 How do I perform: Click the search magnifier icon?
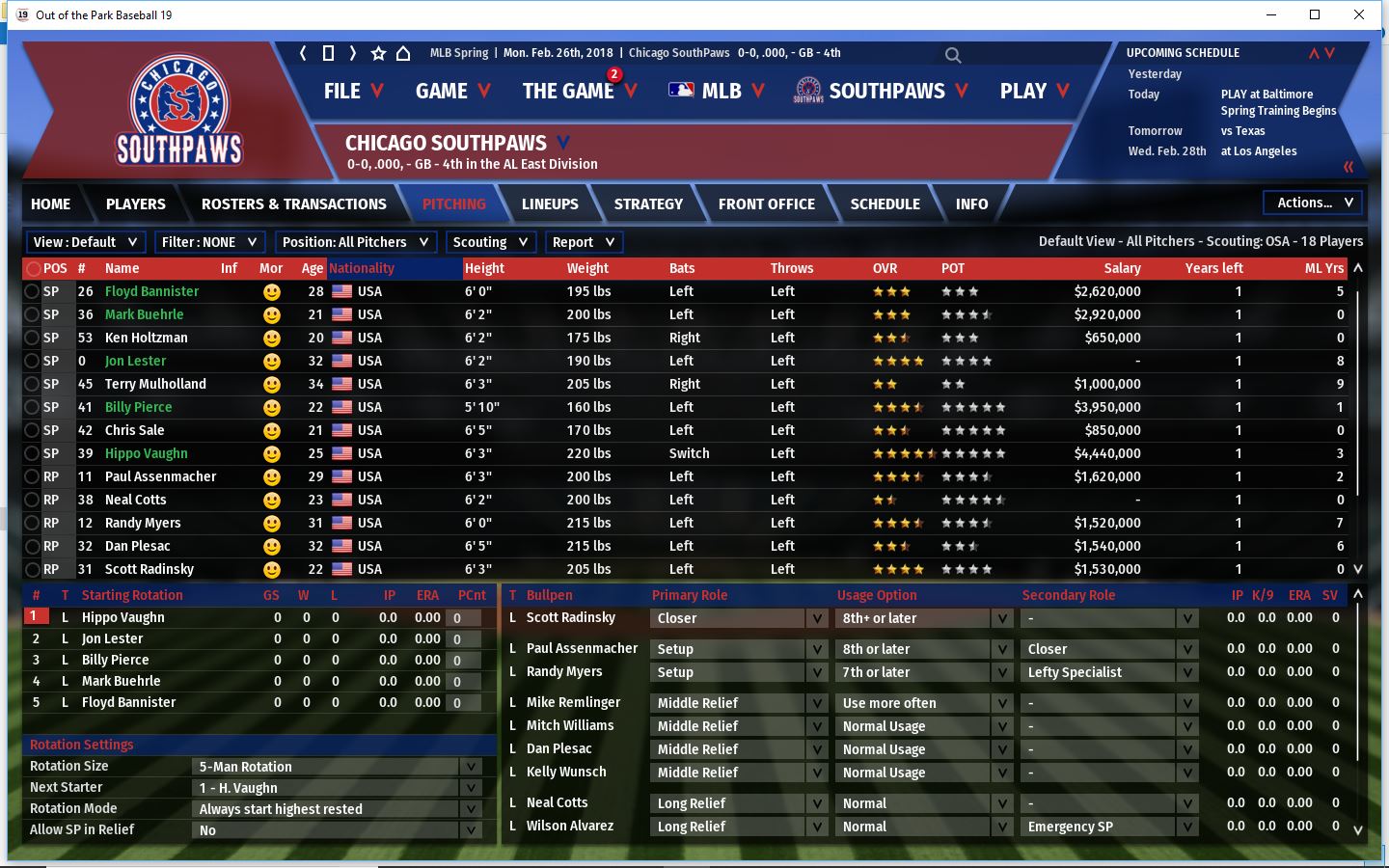[953, 55]
